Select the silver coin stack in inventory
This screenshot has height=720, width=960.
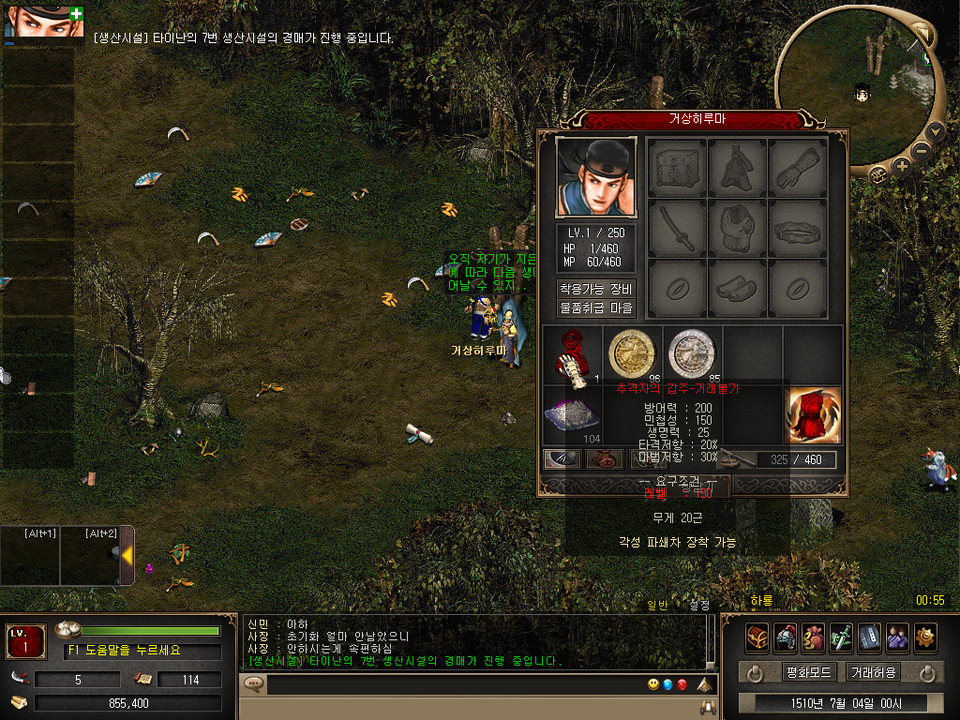coord(692,353)
